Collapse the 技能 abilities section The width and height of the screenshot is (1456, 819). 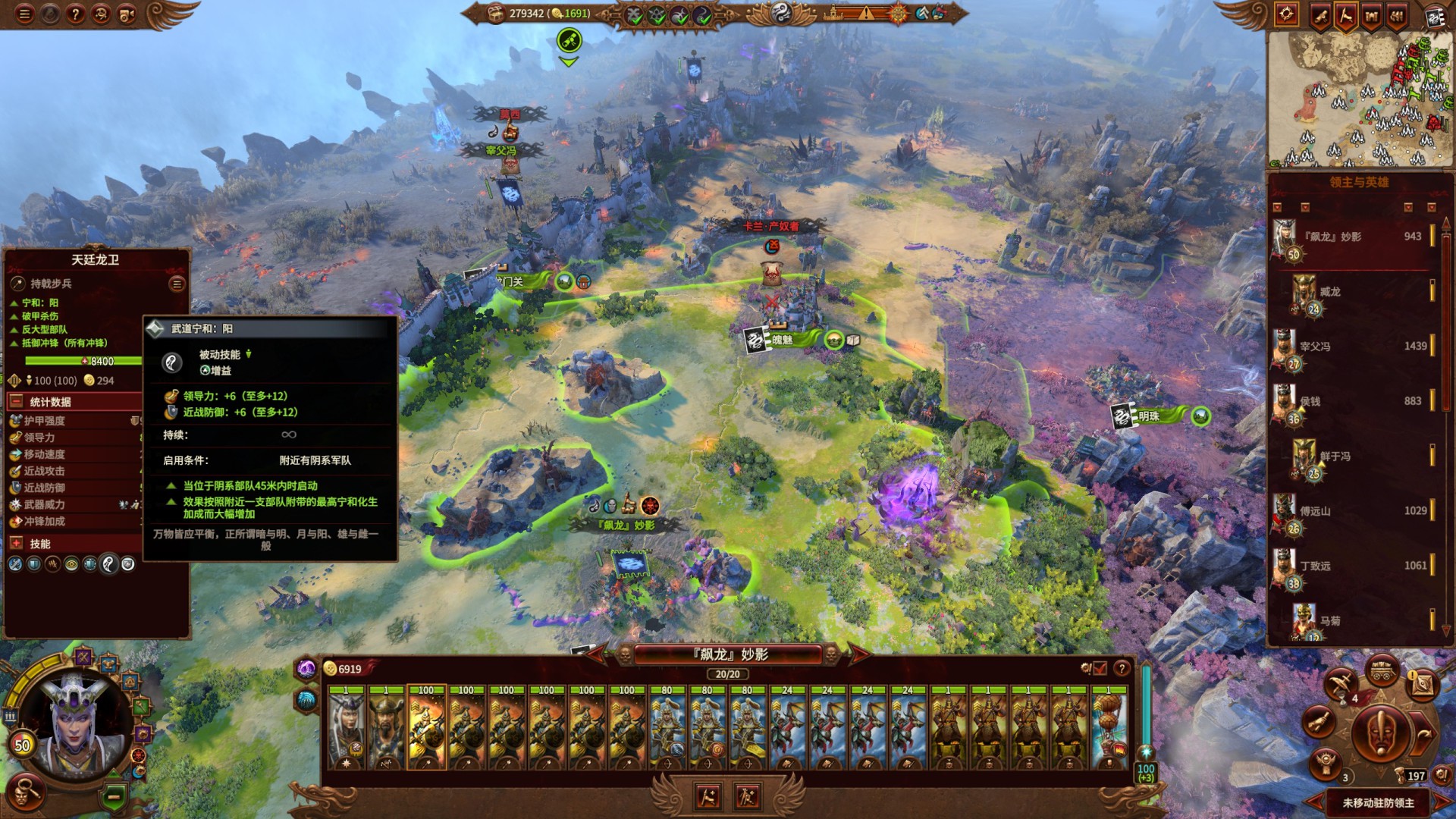17,543
